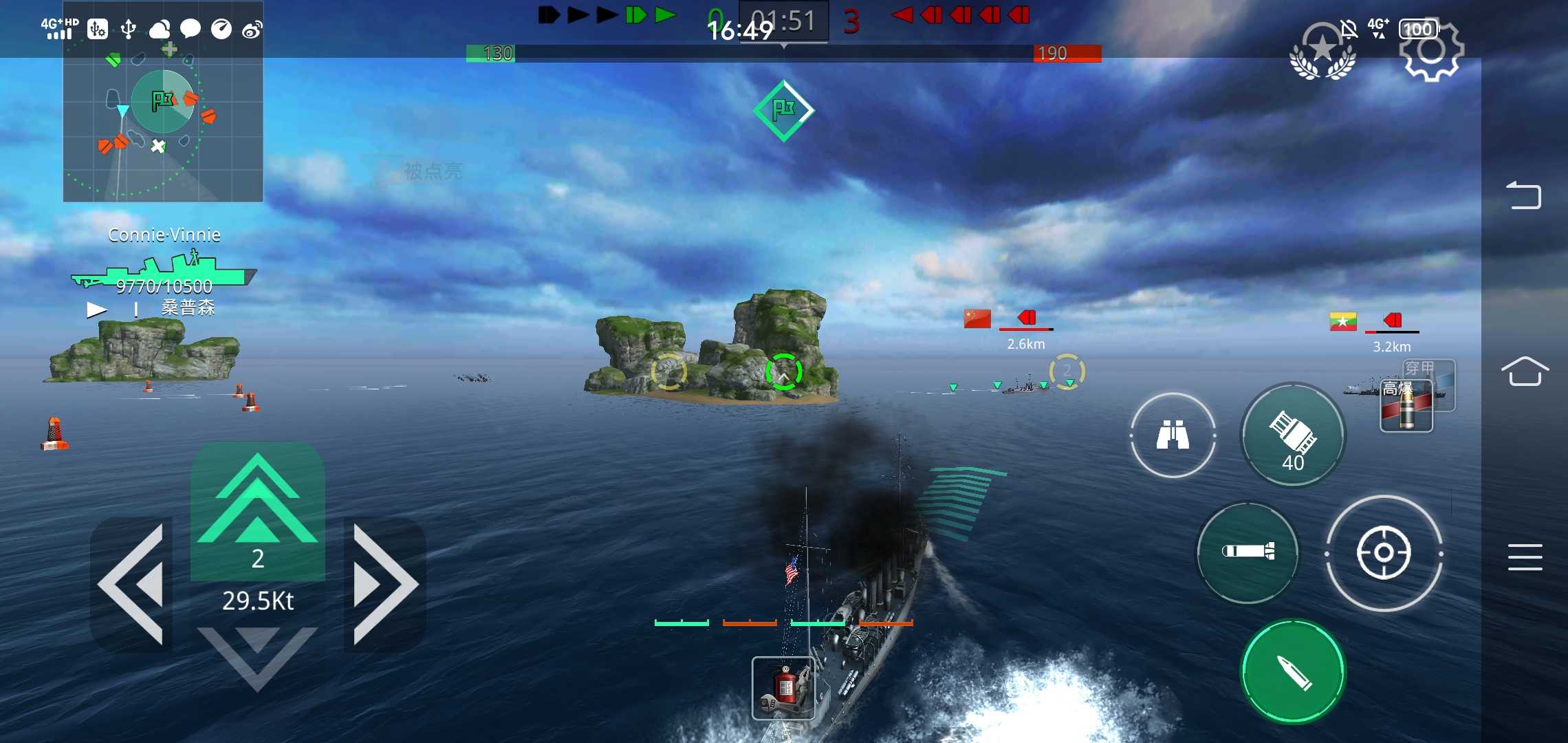Screen dimensions: 1568x743
Task: Open the star laurel rank badge
Action: (x=1322, y=52)
